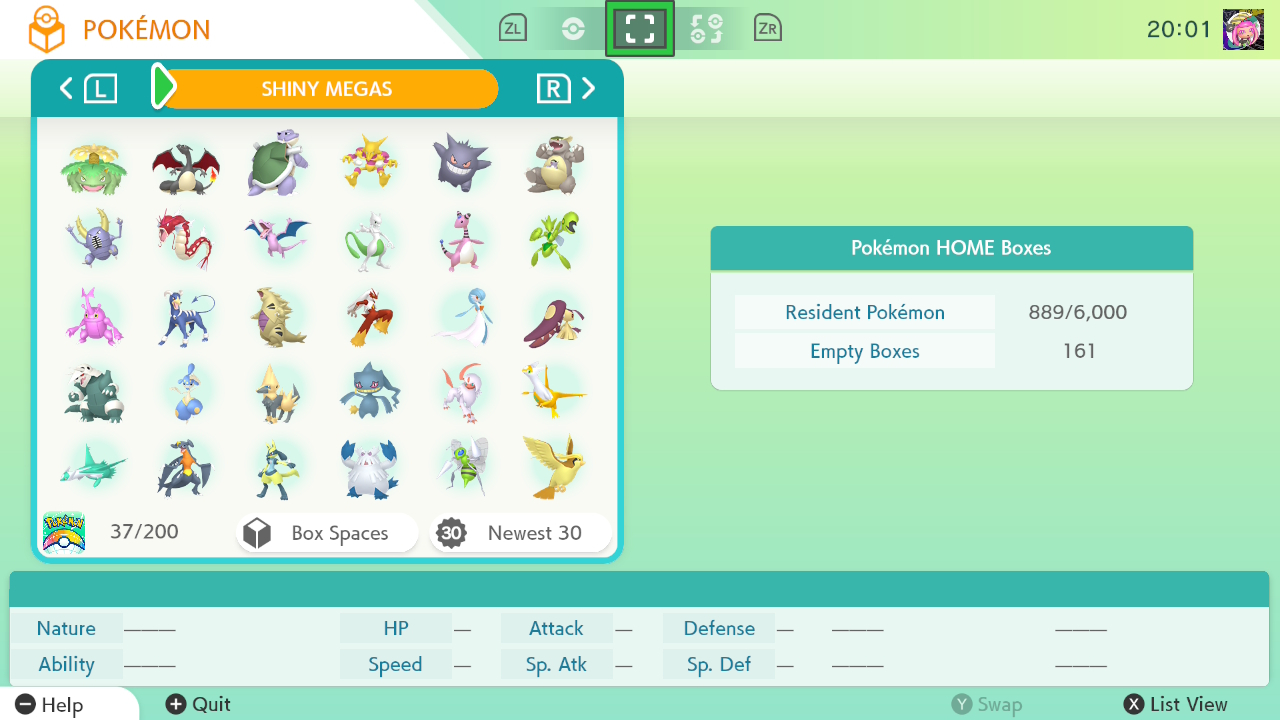Switch to the Poké Ball mode icon

click(573, 29)
